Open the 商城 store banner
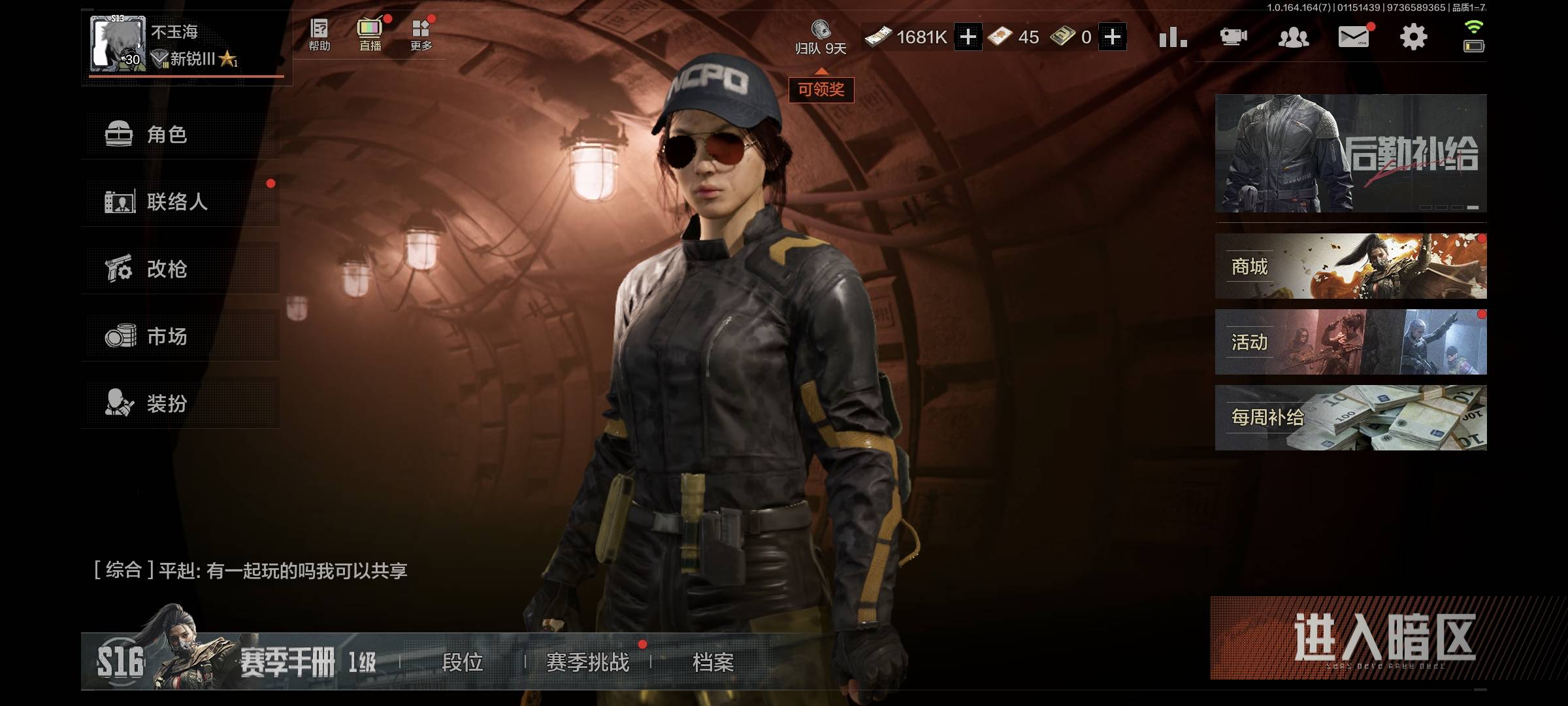 point(1350,266)
